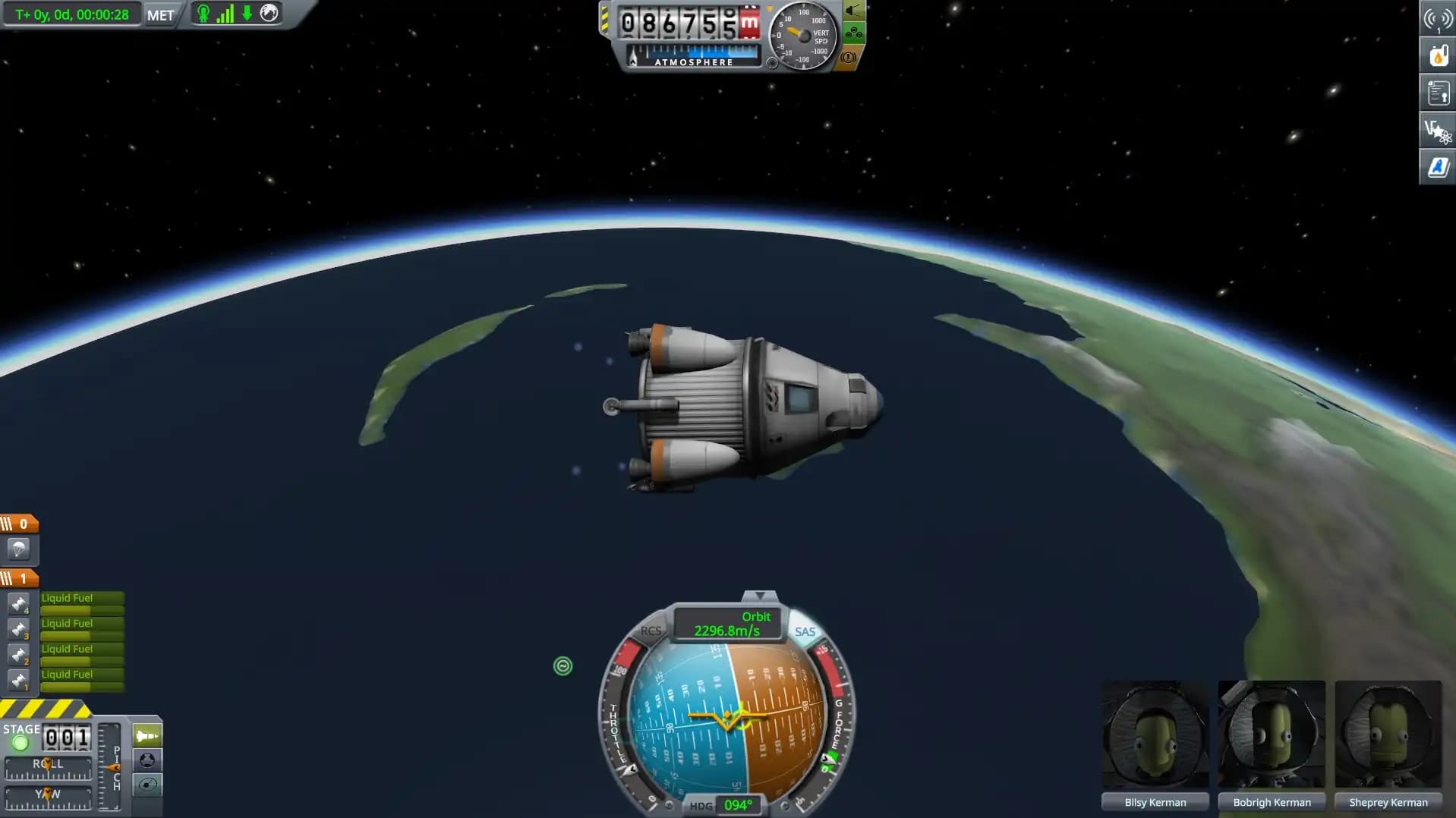Expand the stage 1 group marker
This screenshot has width=1456, height=818.
click(20, 577)
